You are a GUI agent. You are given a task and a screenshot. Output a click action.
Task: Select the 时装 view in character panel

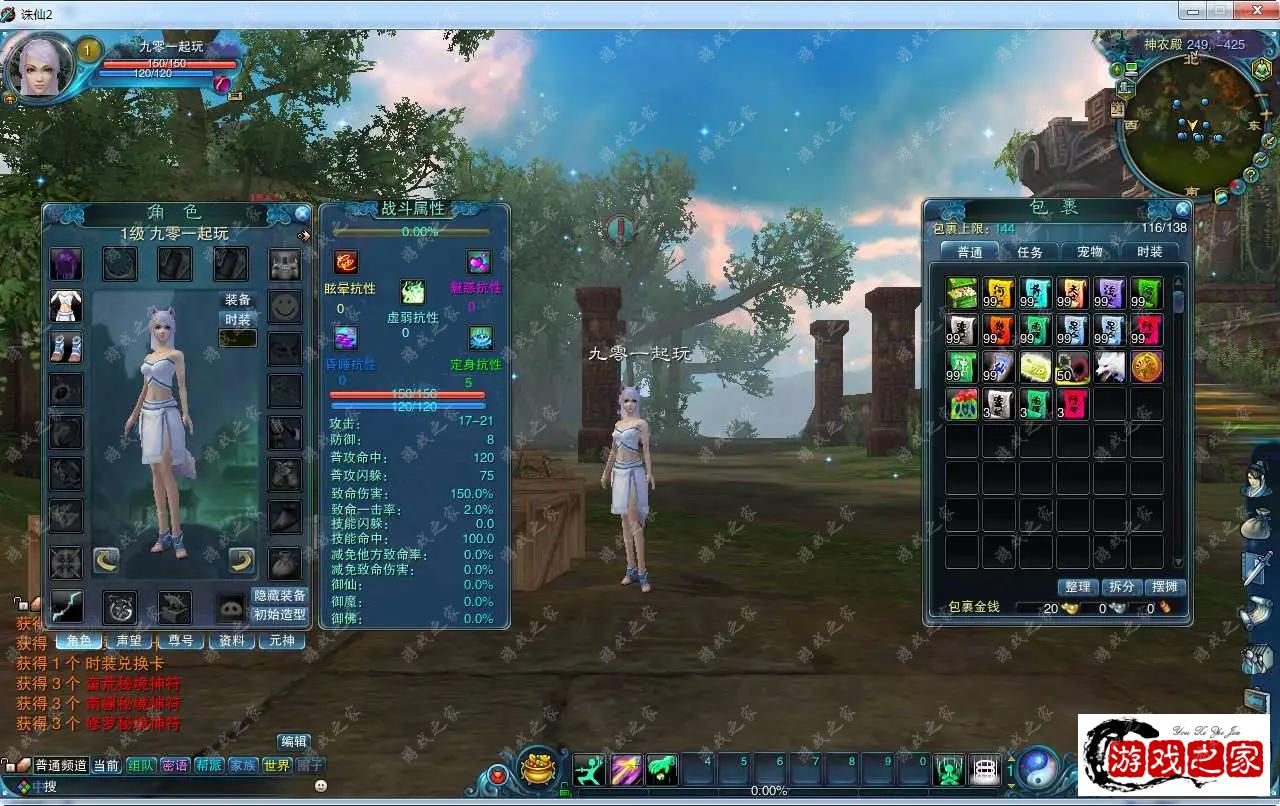[238, 319]
